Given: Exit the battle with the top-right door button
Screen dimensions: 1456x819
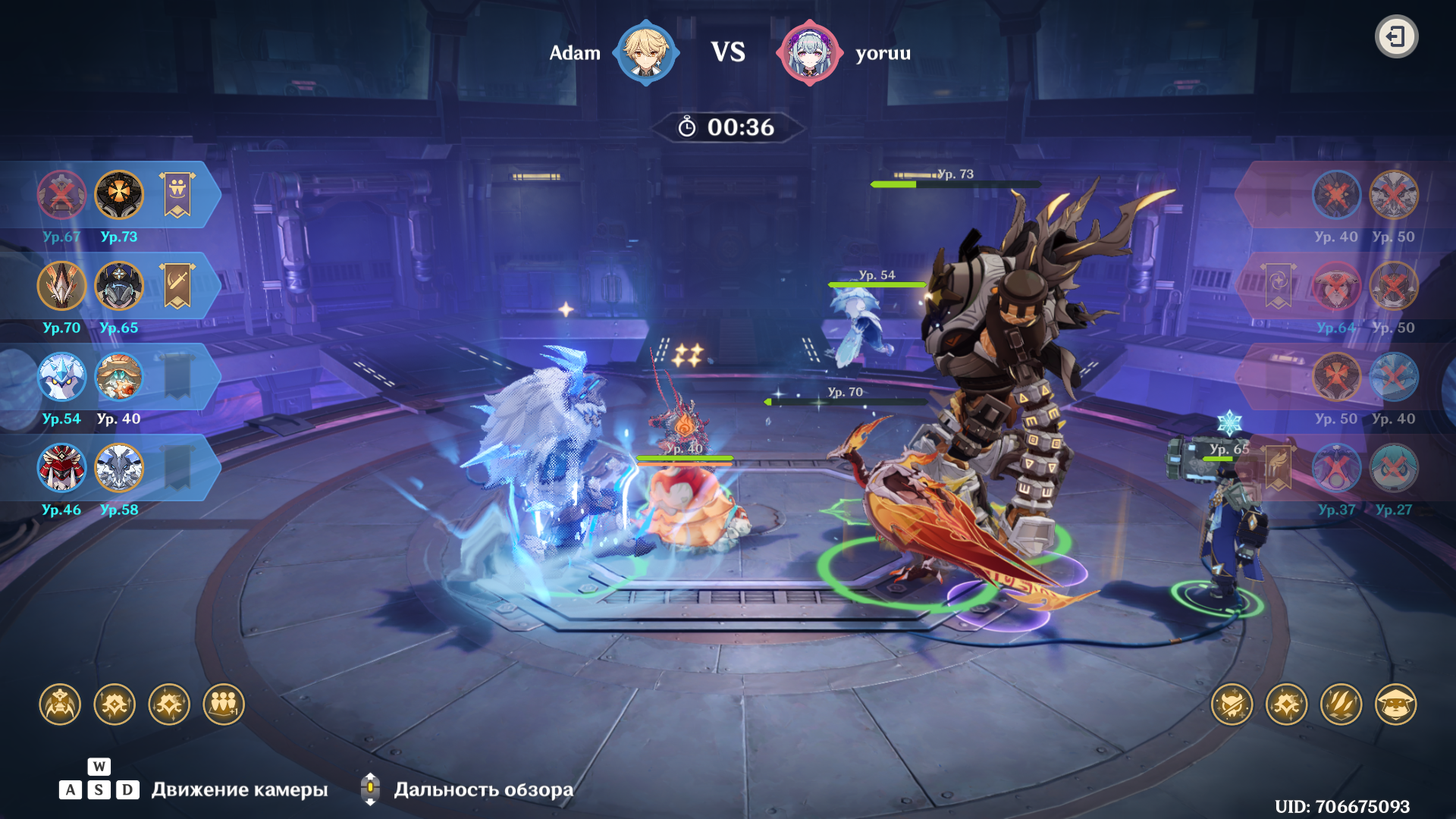Looking at the screenshot, I should click(1396, 36).
